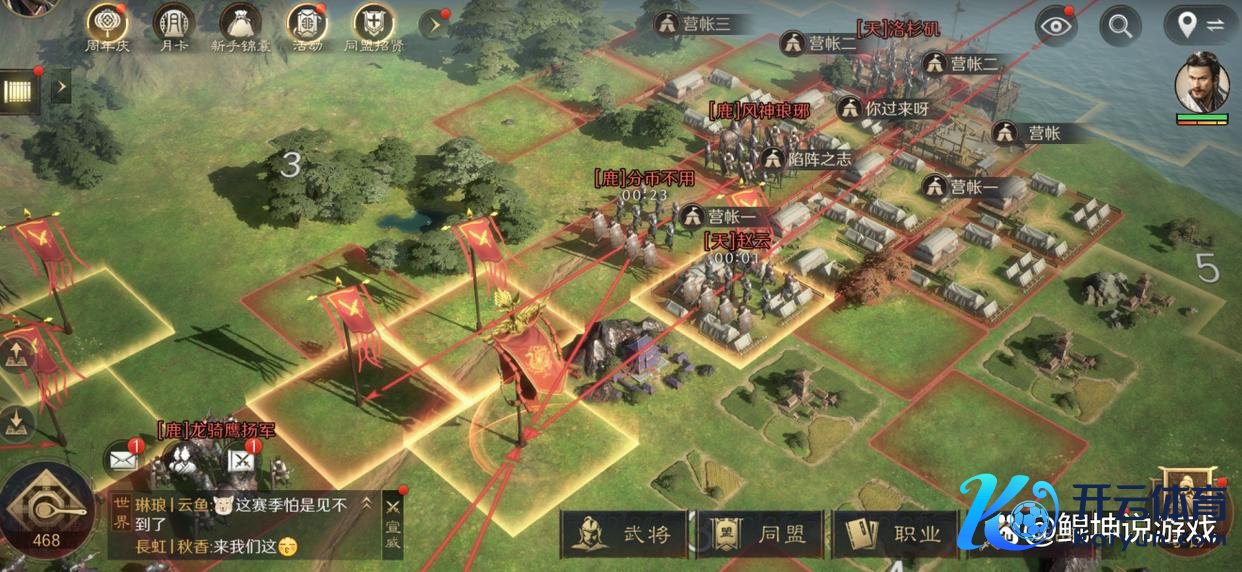Open the mail envelope icon
The image size is (1242, 572).
pos(123,460)
